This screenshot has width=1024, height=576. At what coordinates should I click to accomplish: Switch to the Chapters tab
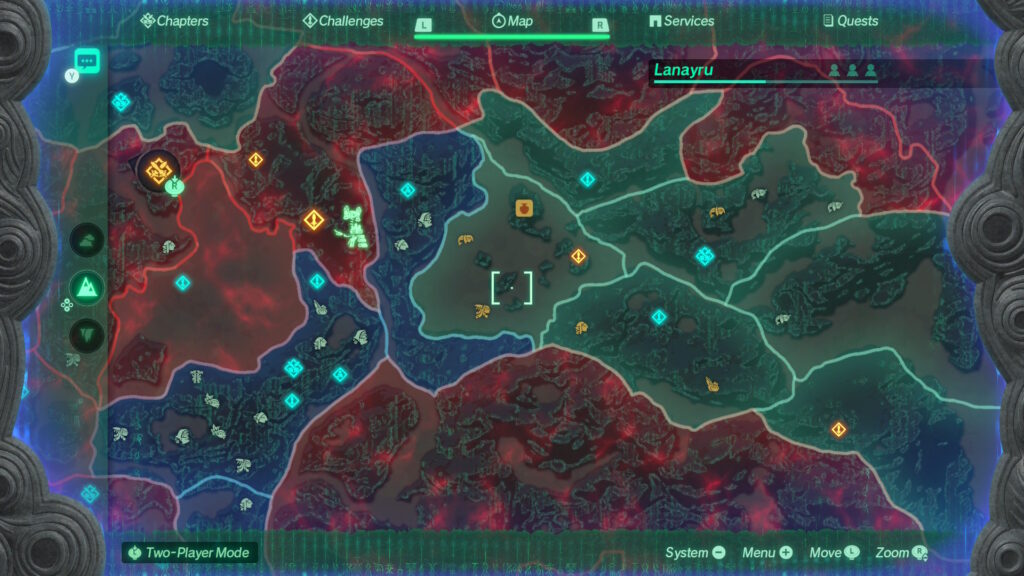tap(175, 21)
